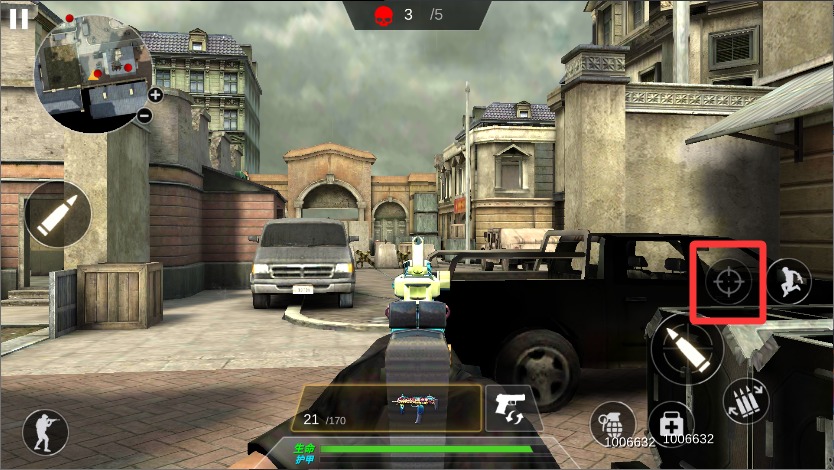Pause the game with the pause button
The height and width of the screenshot is (470, 834).
click(x=18, y=19)
